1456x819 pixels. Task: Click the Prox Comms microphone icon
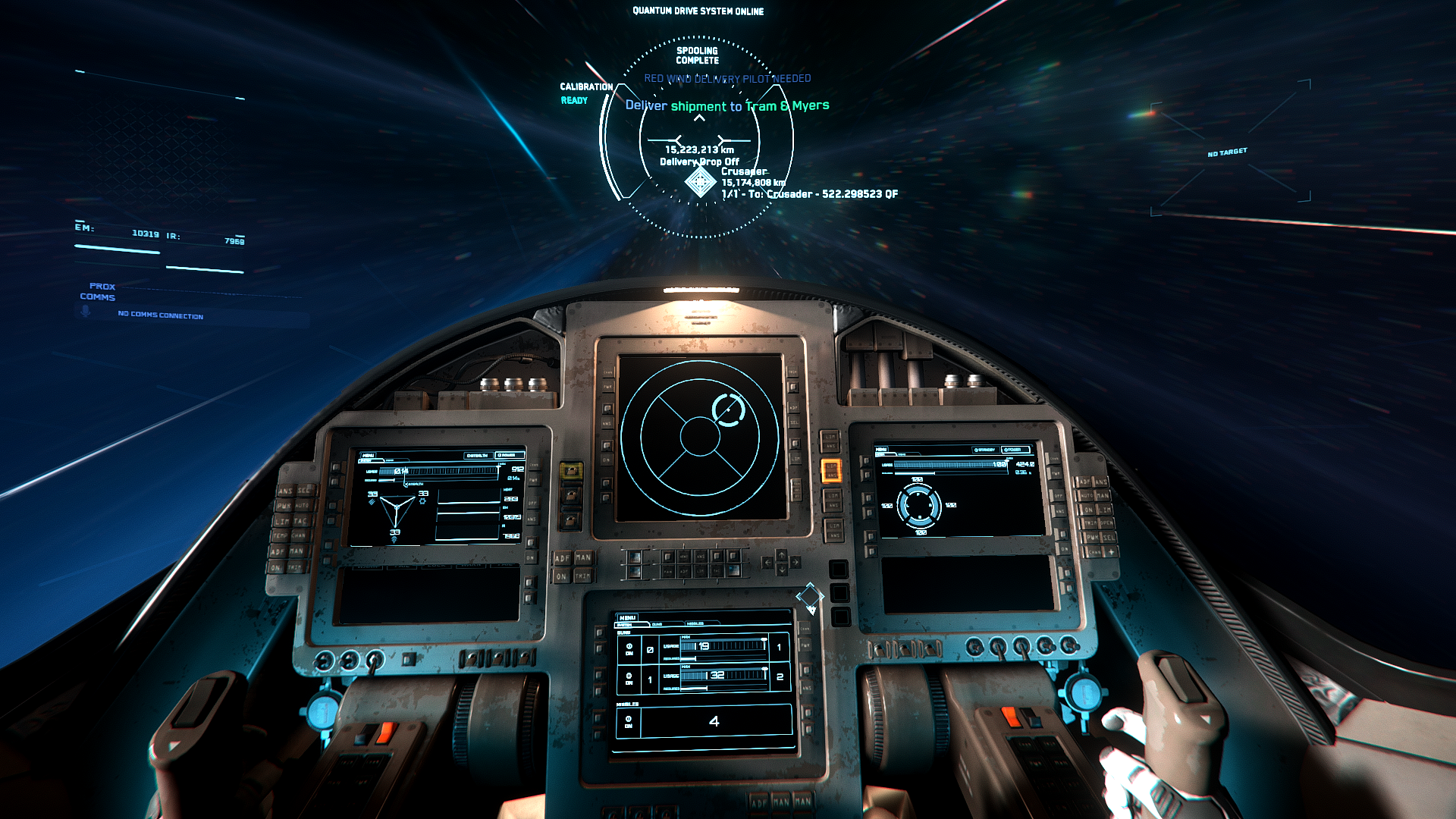tap(86, 311)
